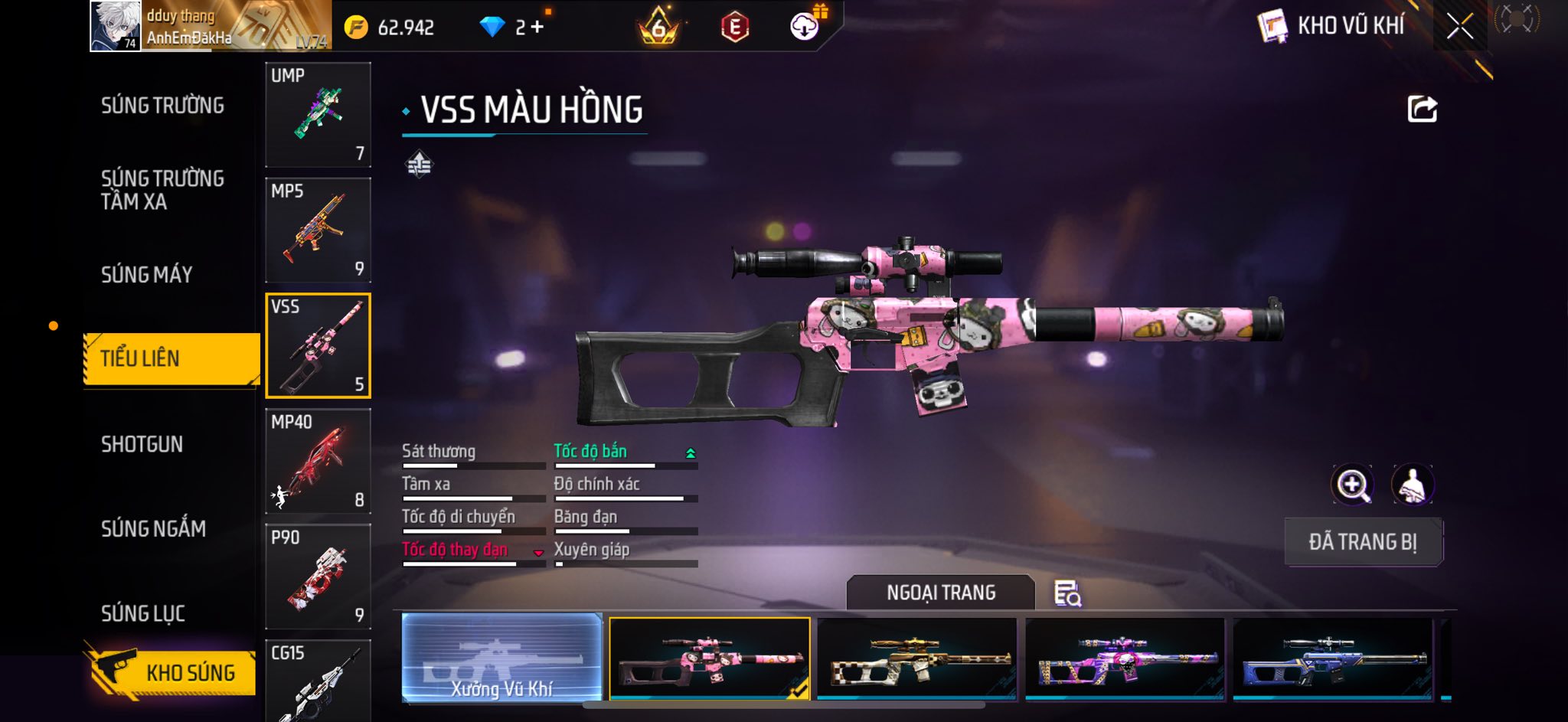Viewport: 1568px width, 722px height.
Task: Open the Xưởng Vũ Khí workshop tile
Action: click(501, 658)
